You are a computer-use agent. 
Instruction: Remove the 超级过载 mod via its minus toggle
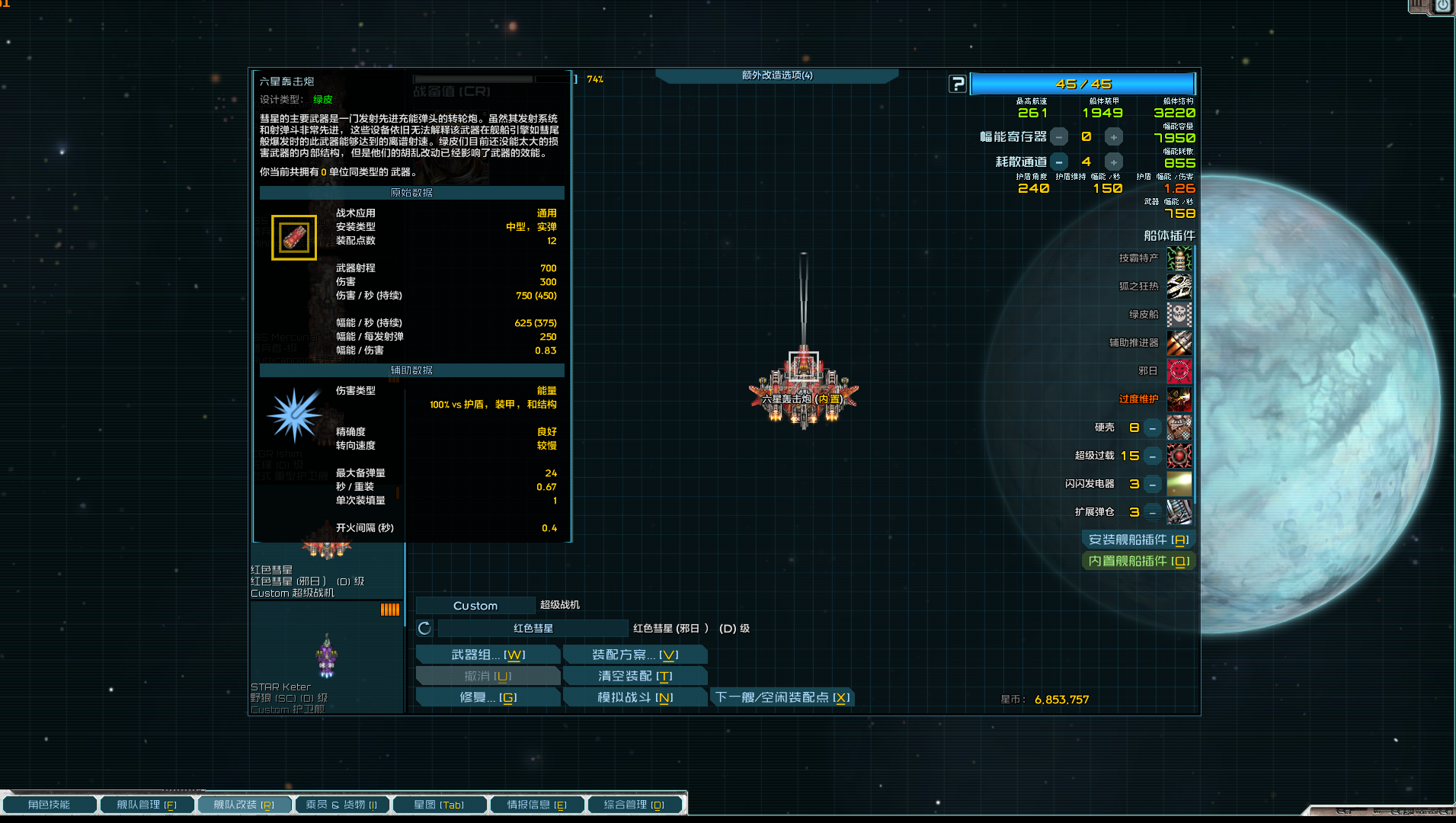(1152, 456)
